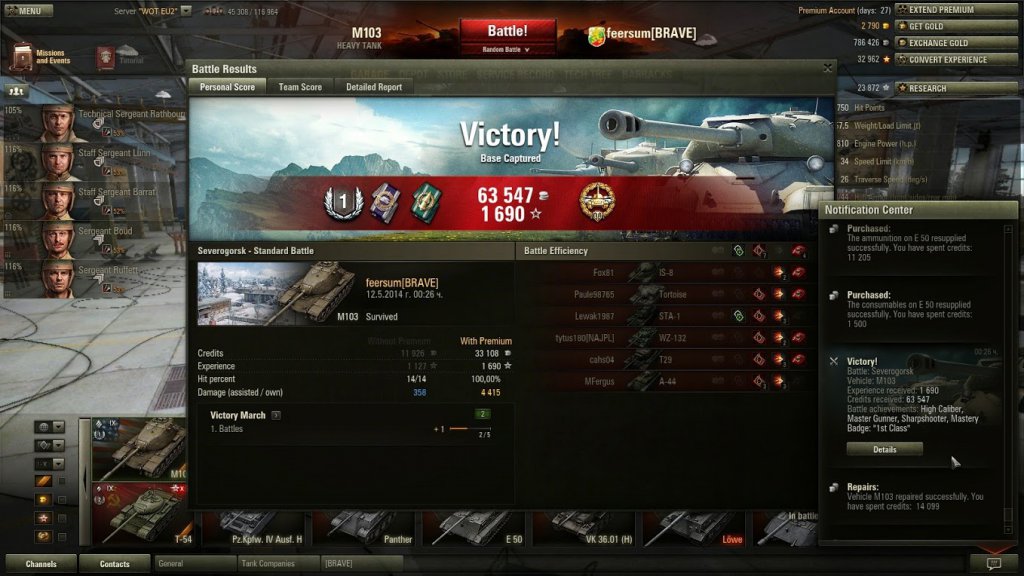Close the Battle Results window

coord(827,68)
